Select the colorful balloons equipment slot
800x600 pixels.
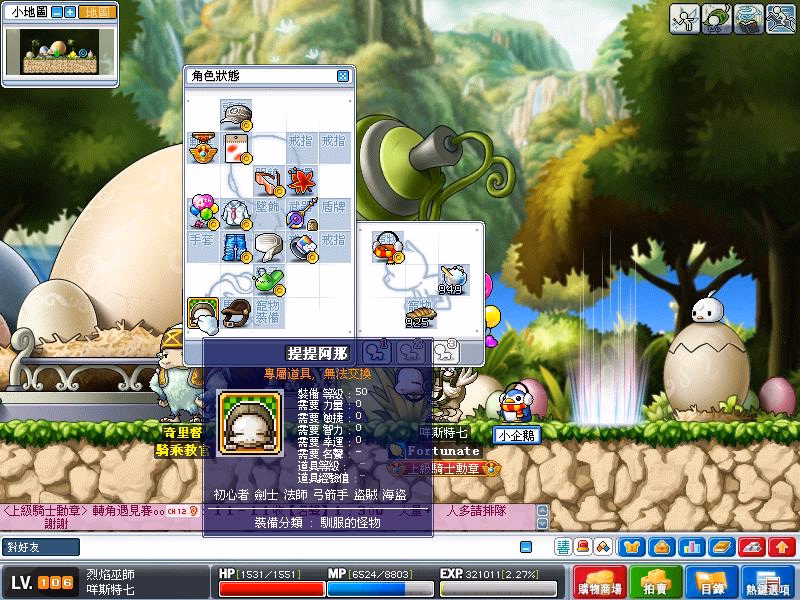point(203,213)
